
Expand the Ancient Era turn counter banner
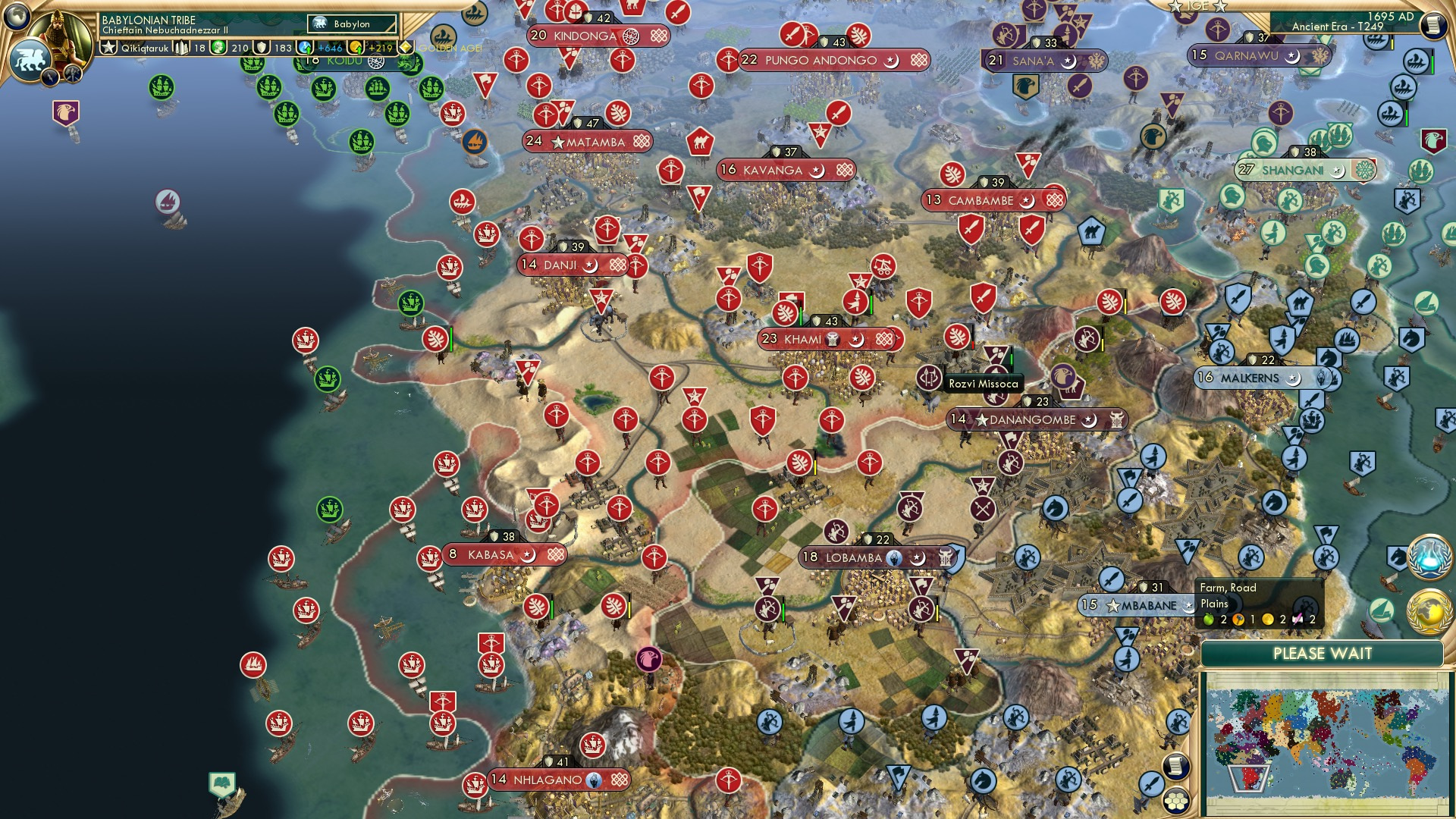[1338, 27]
